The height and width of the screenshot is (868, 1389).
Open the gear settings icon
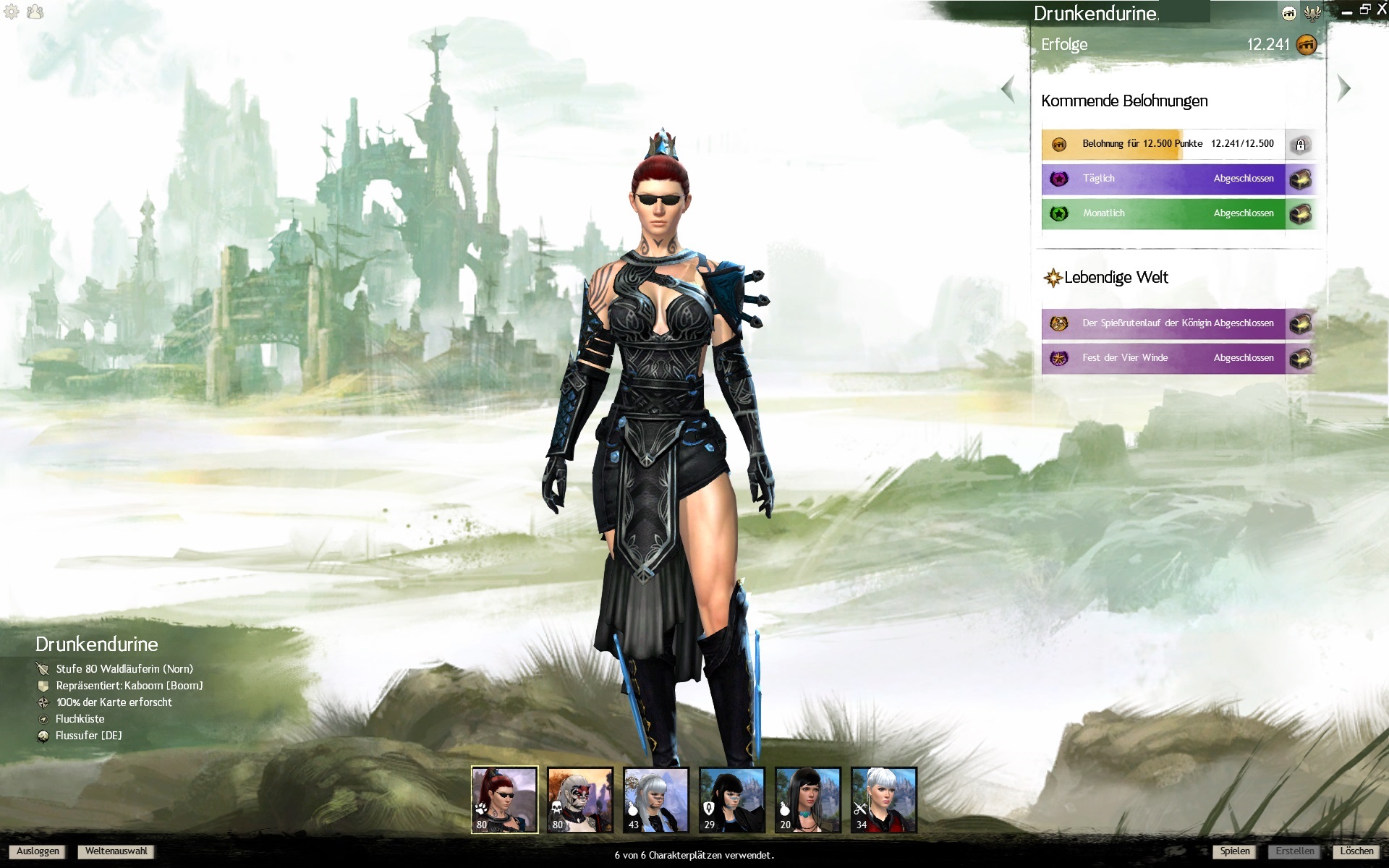[12, 12]
